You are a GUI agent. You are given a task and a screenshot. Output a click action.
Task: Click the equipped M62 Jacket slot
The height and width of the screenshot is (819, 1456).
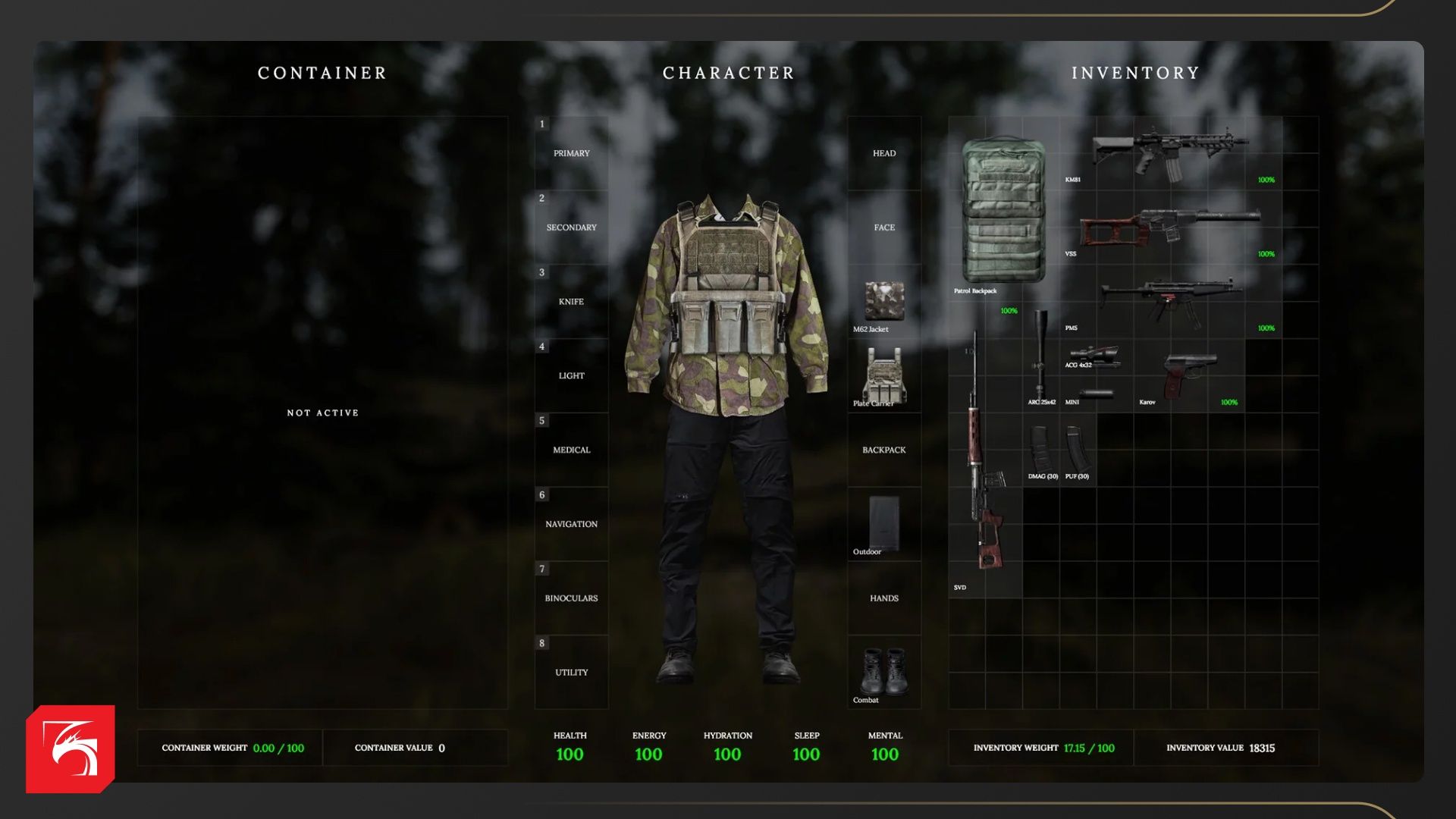pos(884,302)
